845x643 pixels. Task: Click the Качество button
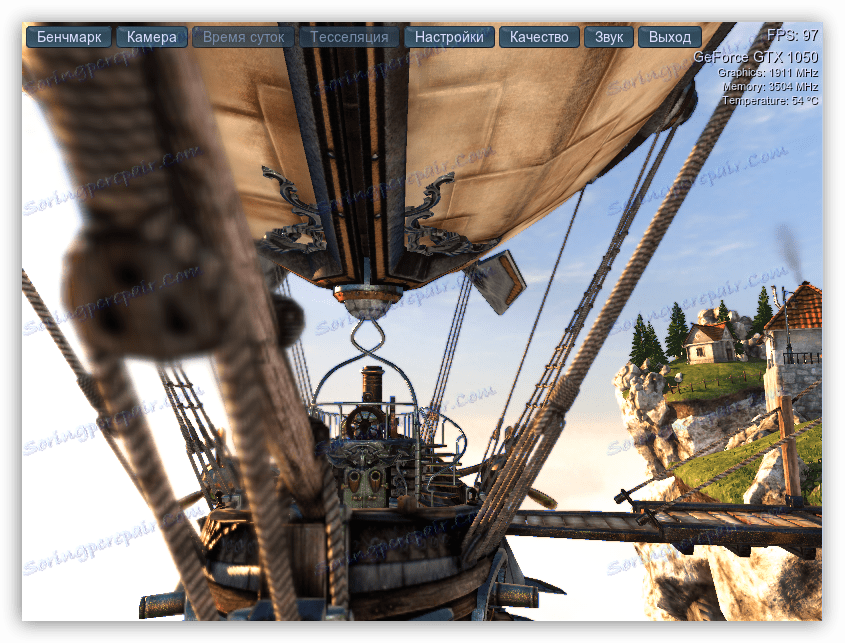(x=539, y=37)
